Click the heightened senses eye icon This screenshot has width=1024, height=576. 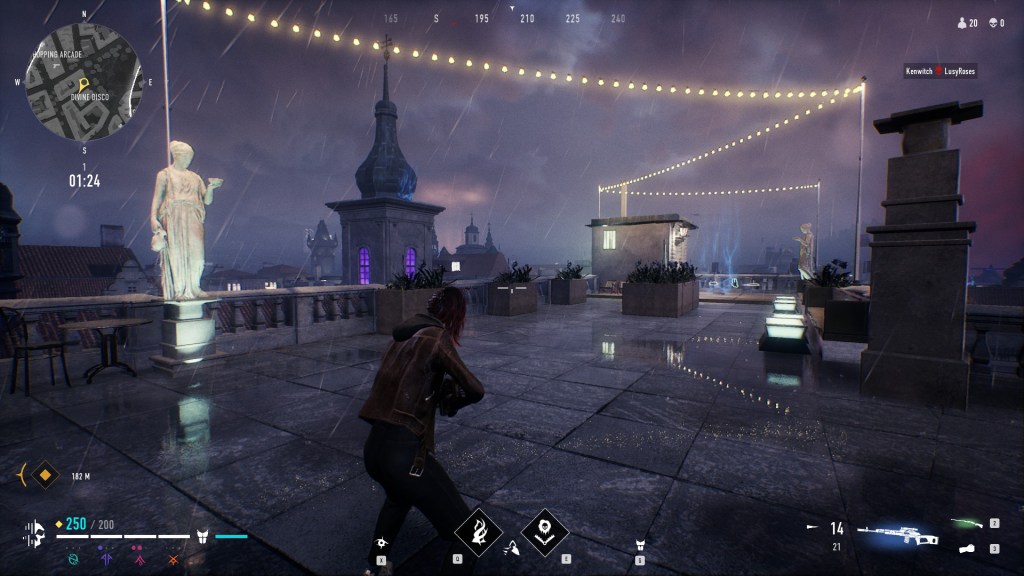coord(382,542)
